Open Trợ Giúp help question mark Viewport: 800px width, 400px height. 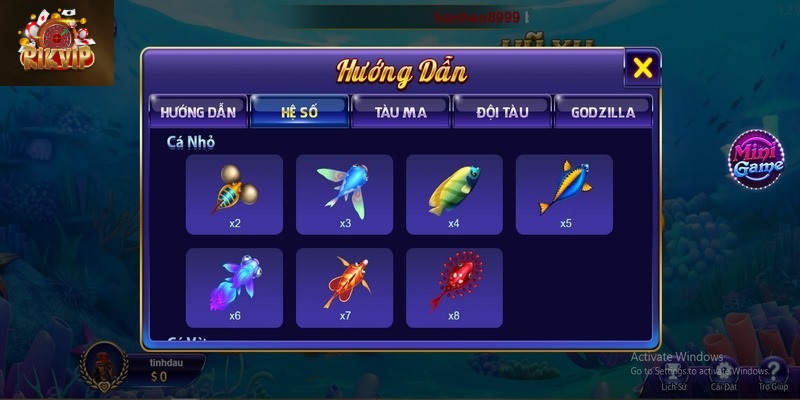pos(772,372)
